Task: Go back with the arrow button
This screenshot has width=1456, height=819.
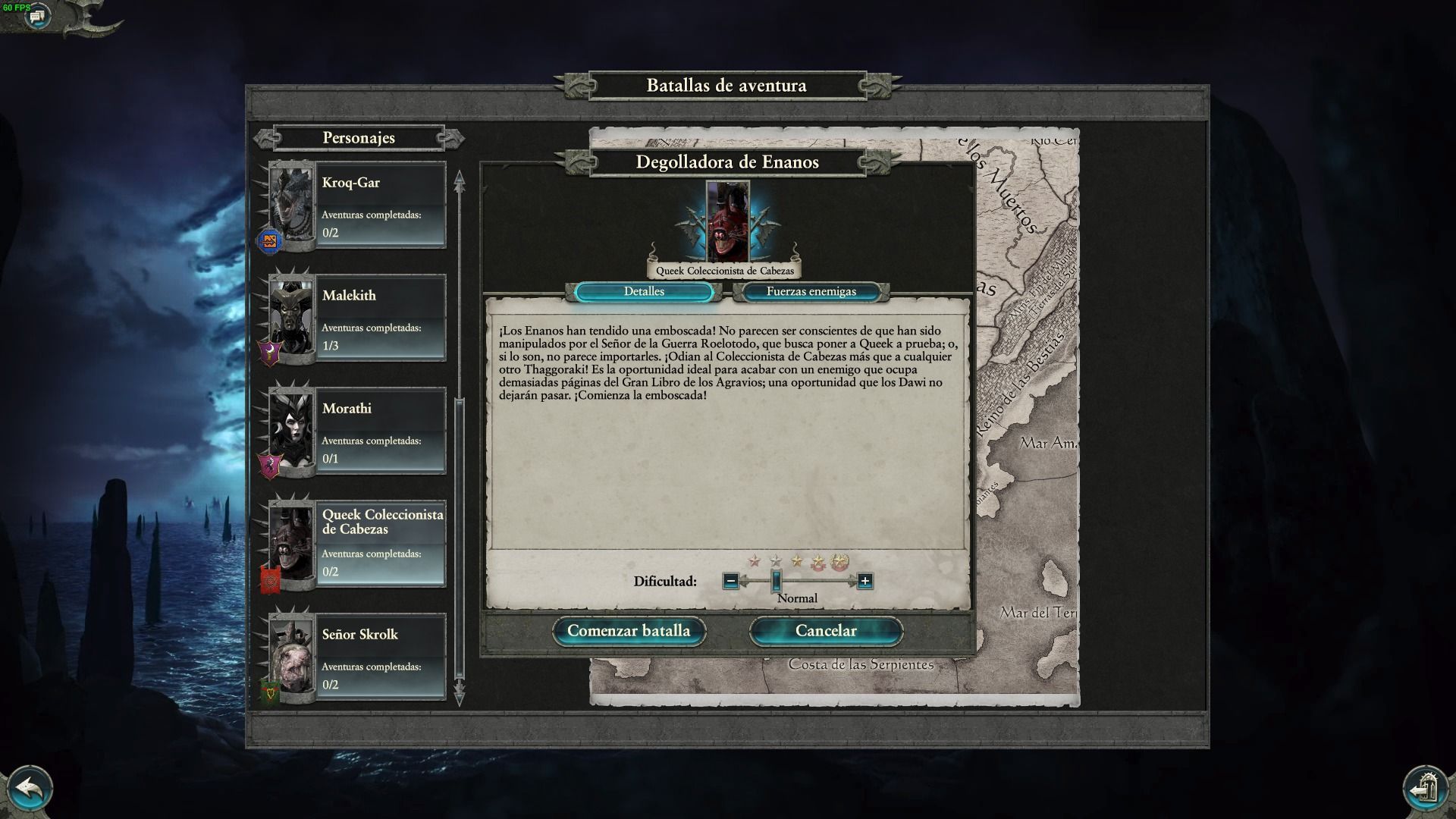Action: 29,789
